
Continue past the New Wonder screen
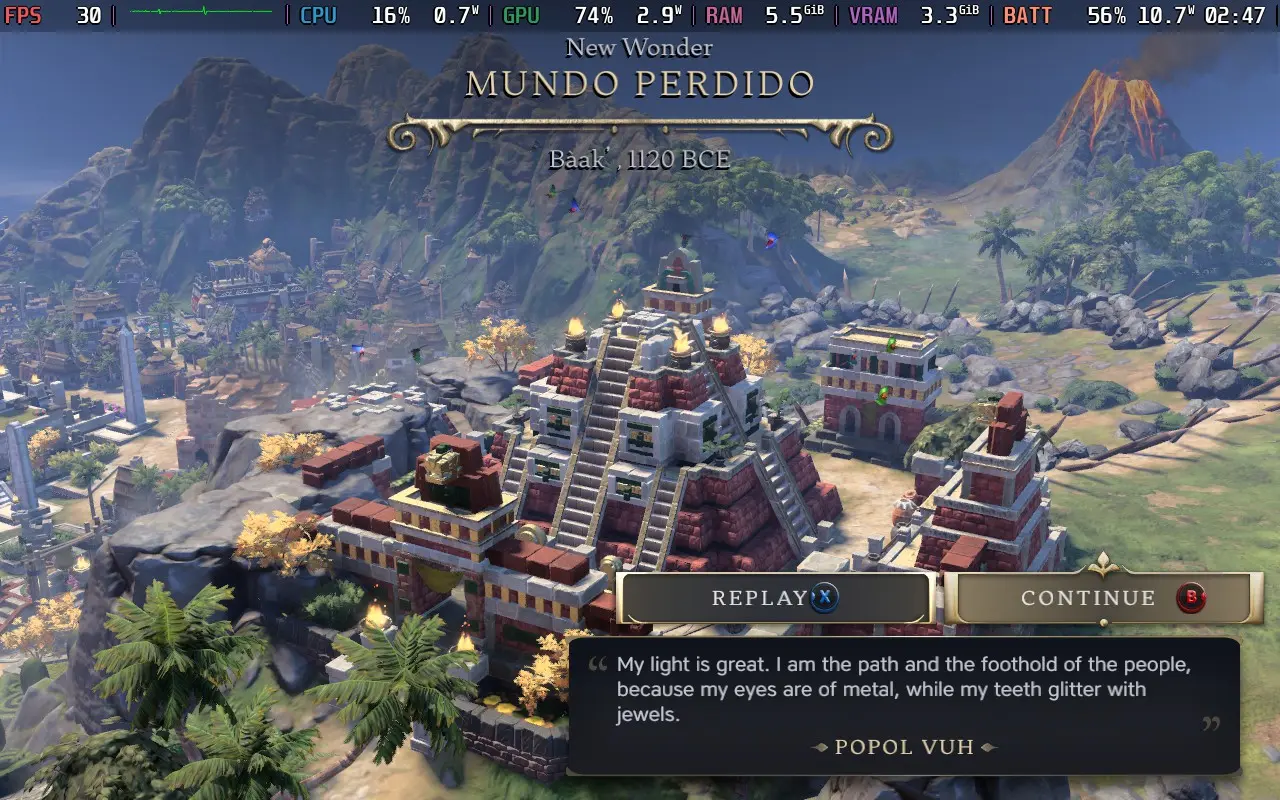(1097, 598)
